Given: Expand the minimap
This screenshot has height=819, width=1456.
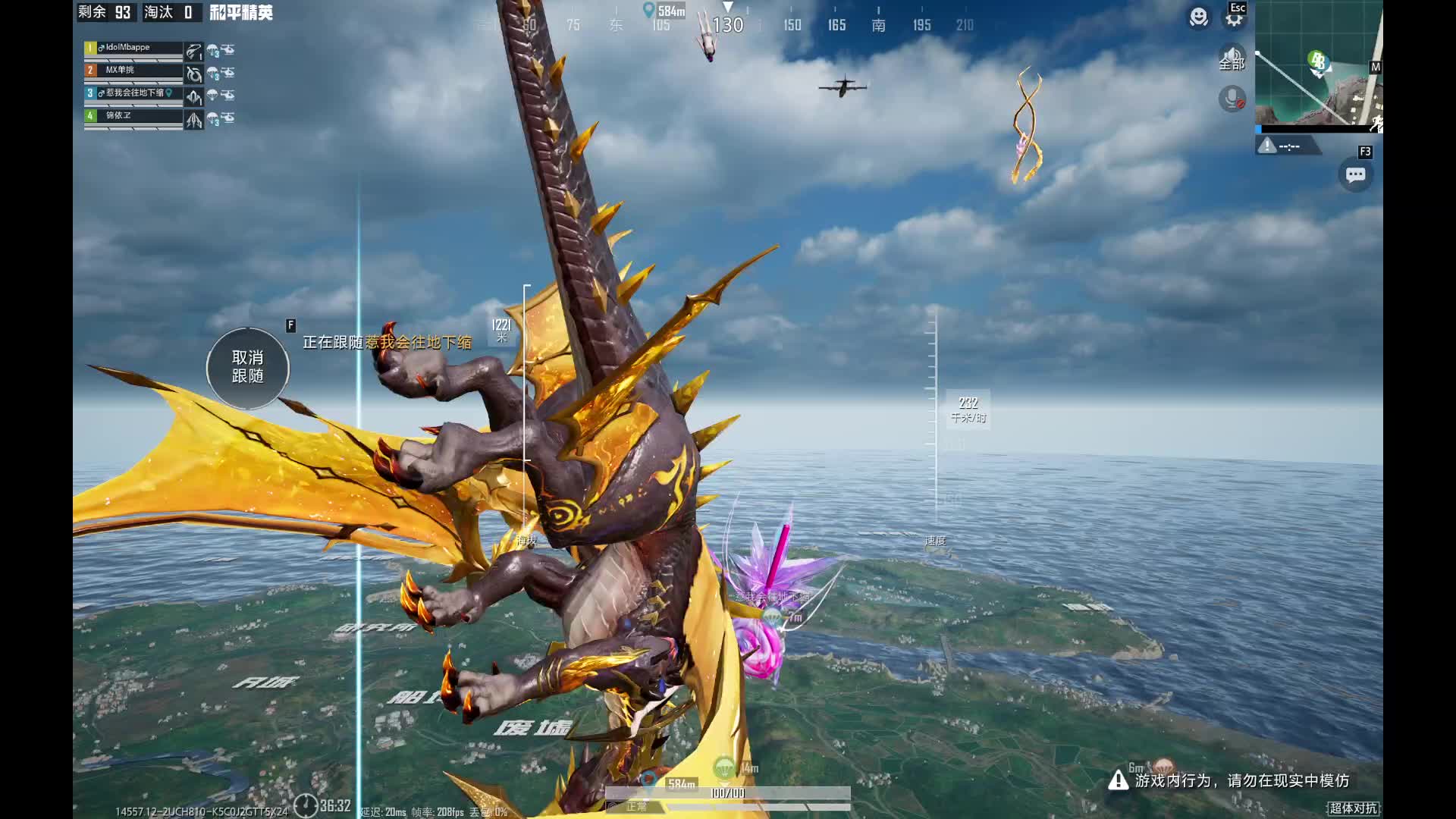Looking at the screenshot, I should click(1318, 64).
